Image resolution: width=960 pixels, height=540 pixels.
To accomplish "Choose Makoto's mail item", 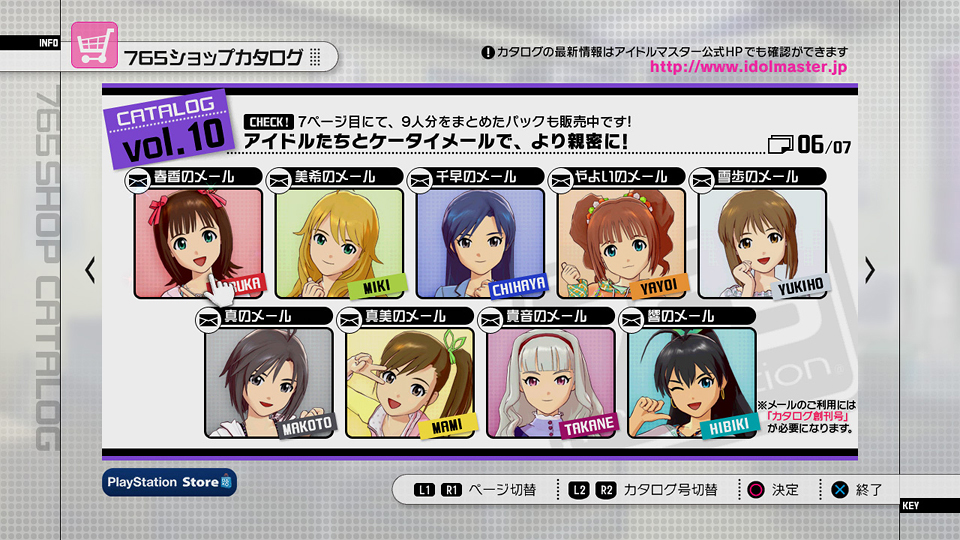I will (268, 382).
